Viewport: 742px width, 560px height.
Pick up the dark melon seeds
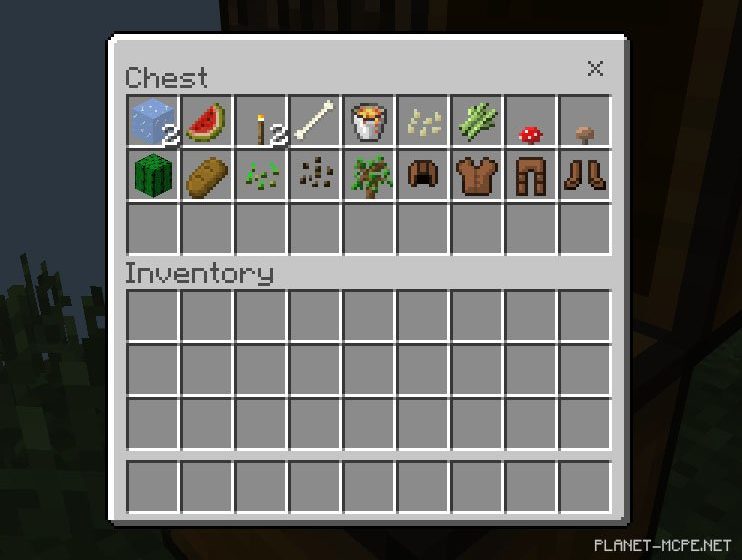pos(315,176)
